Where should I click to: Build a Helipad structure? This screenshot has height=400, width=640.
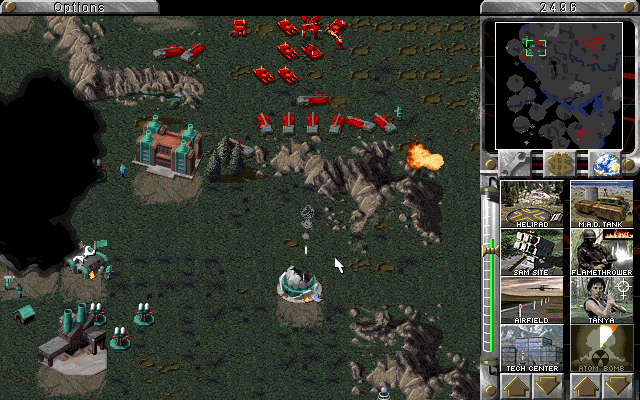pos(532,203)
